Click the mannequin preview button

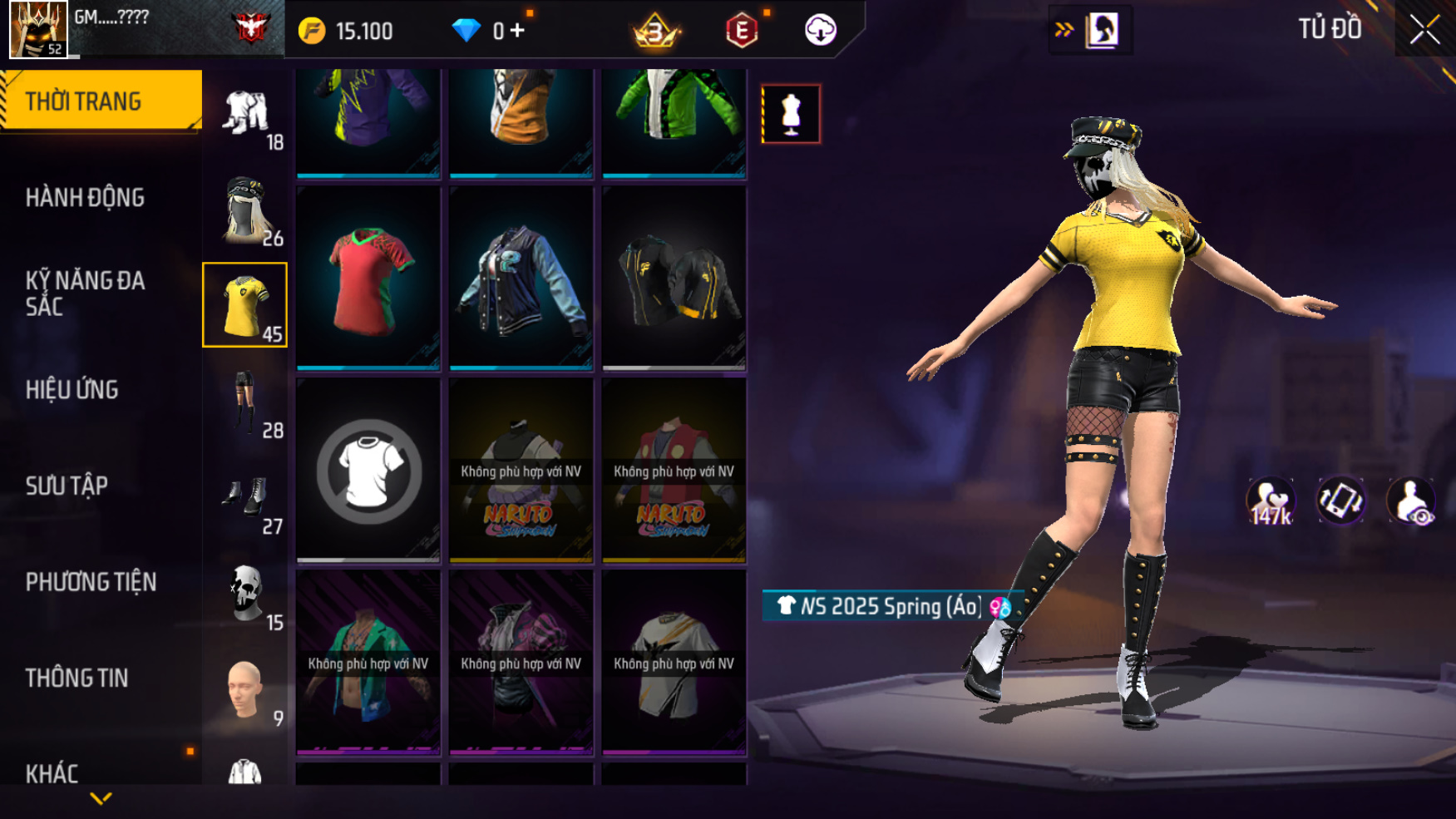[x=791, y=114]
